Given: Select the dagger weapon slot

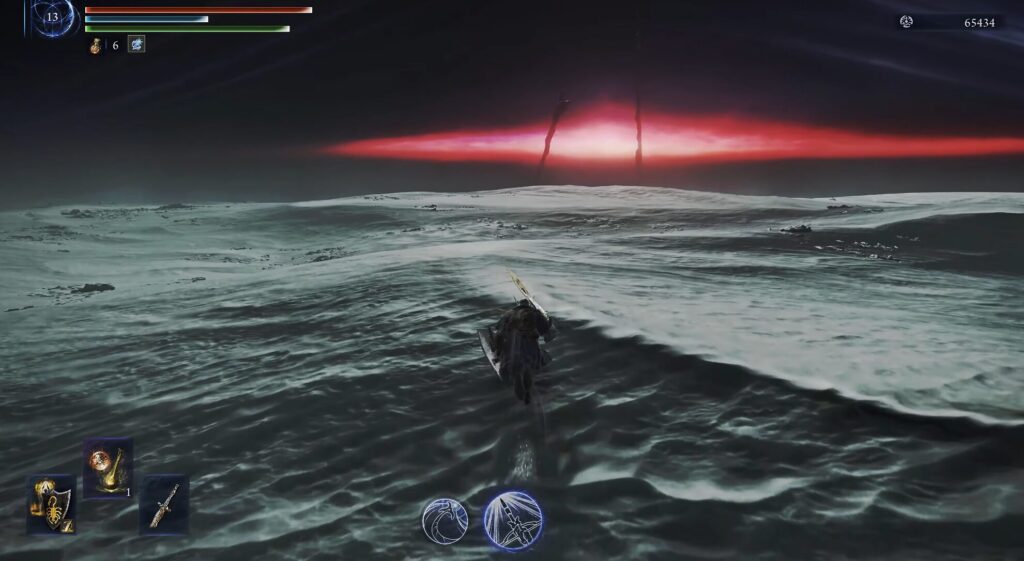Looking at the screenshot, I should tap(163, 504).
